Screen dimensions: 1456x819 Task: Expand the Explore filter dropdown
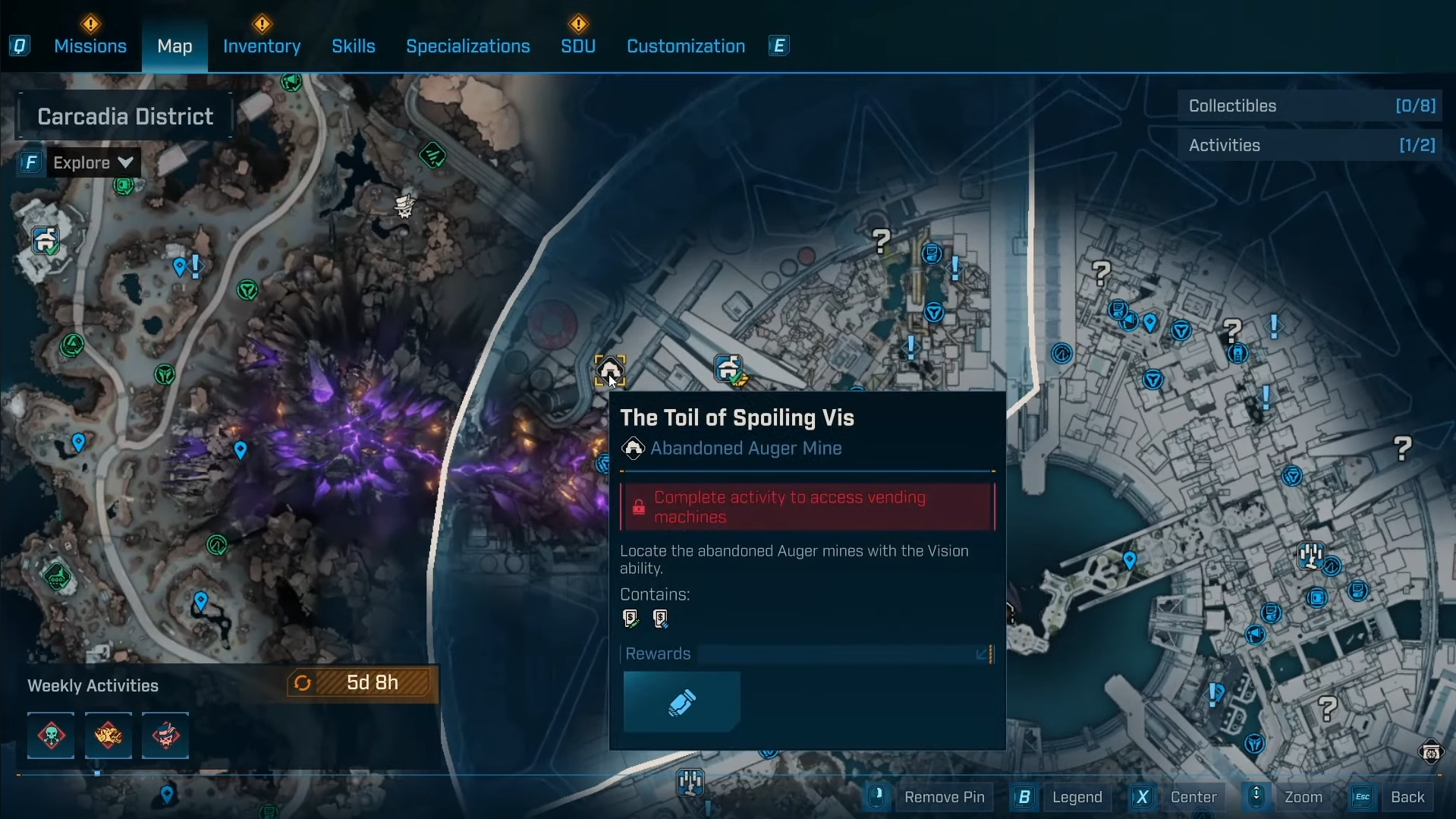(93, 162)
